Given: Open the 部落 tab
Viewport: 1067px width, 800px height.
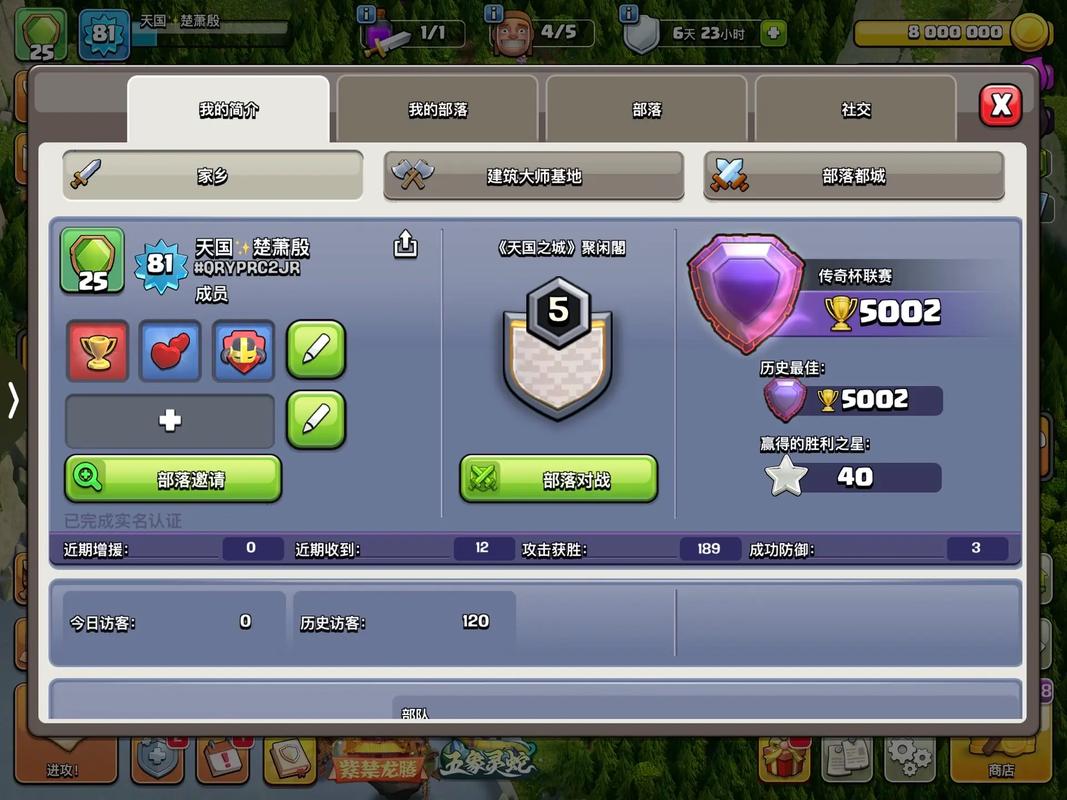Looking at the screenshot, I should click(647, 110).
